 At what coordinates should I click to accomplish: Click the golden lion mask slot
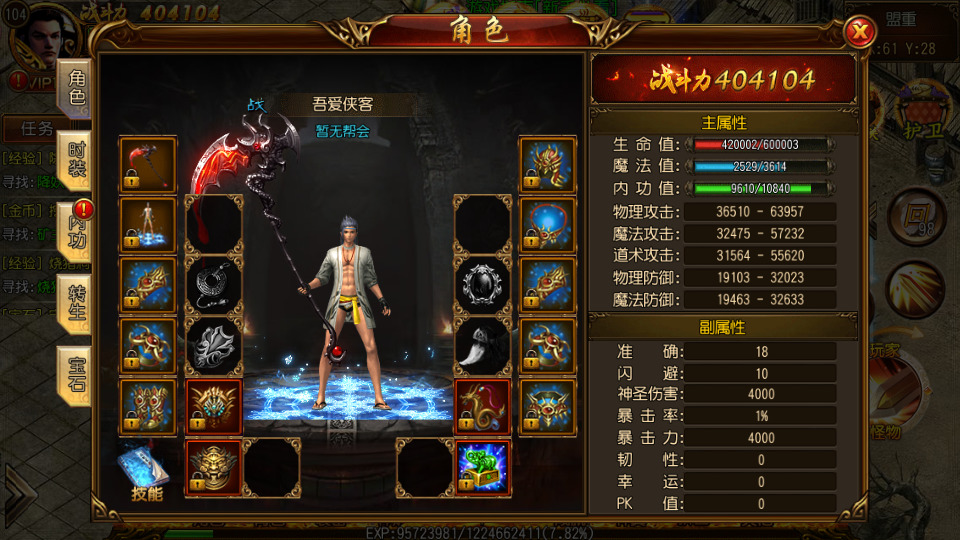214,467
